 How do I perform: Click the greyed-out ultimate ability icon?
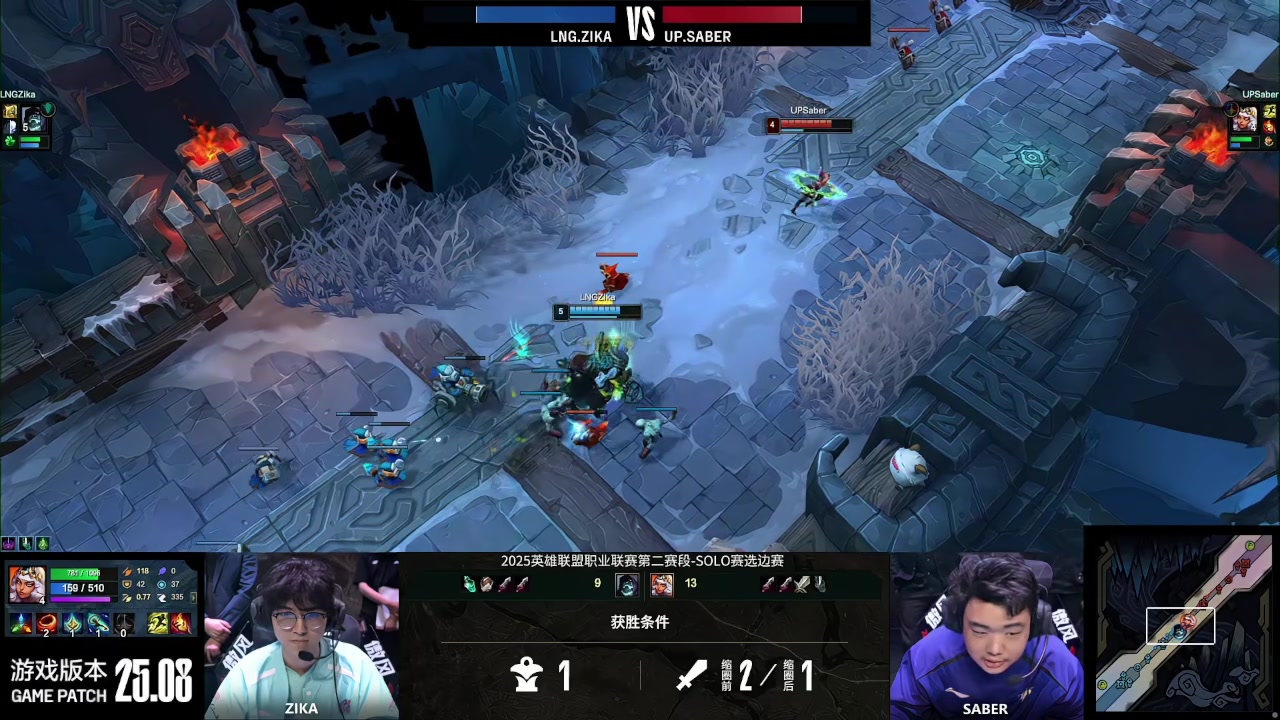coord(124,624)
